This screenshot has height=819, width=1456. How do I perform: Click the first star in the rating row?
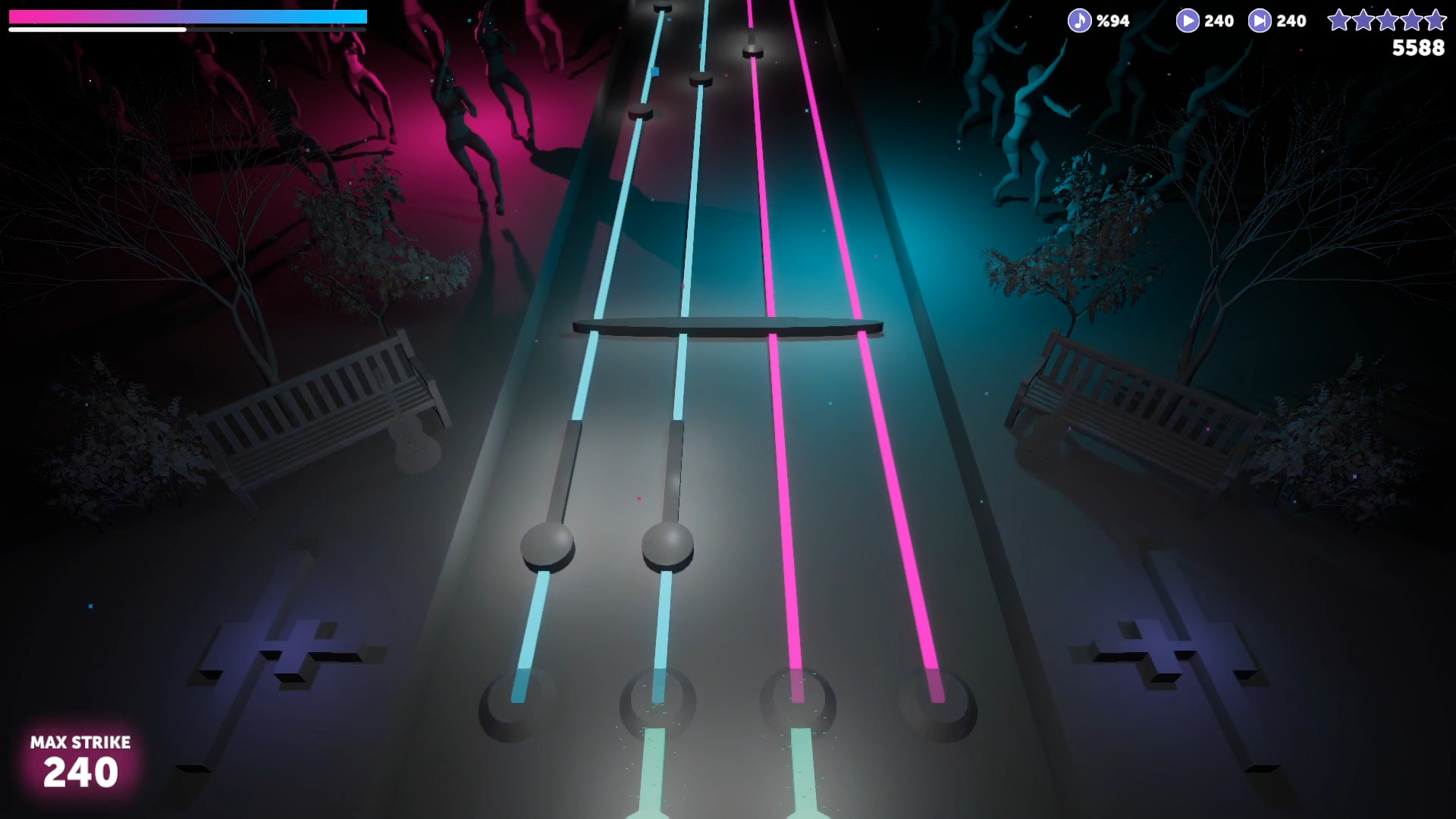pyautogui.click(x=1340, y=20)
